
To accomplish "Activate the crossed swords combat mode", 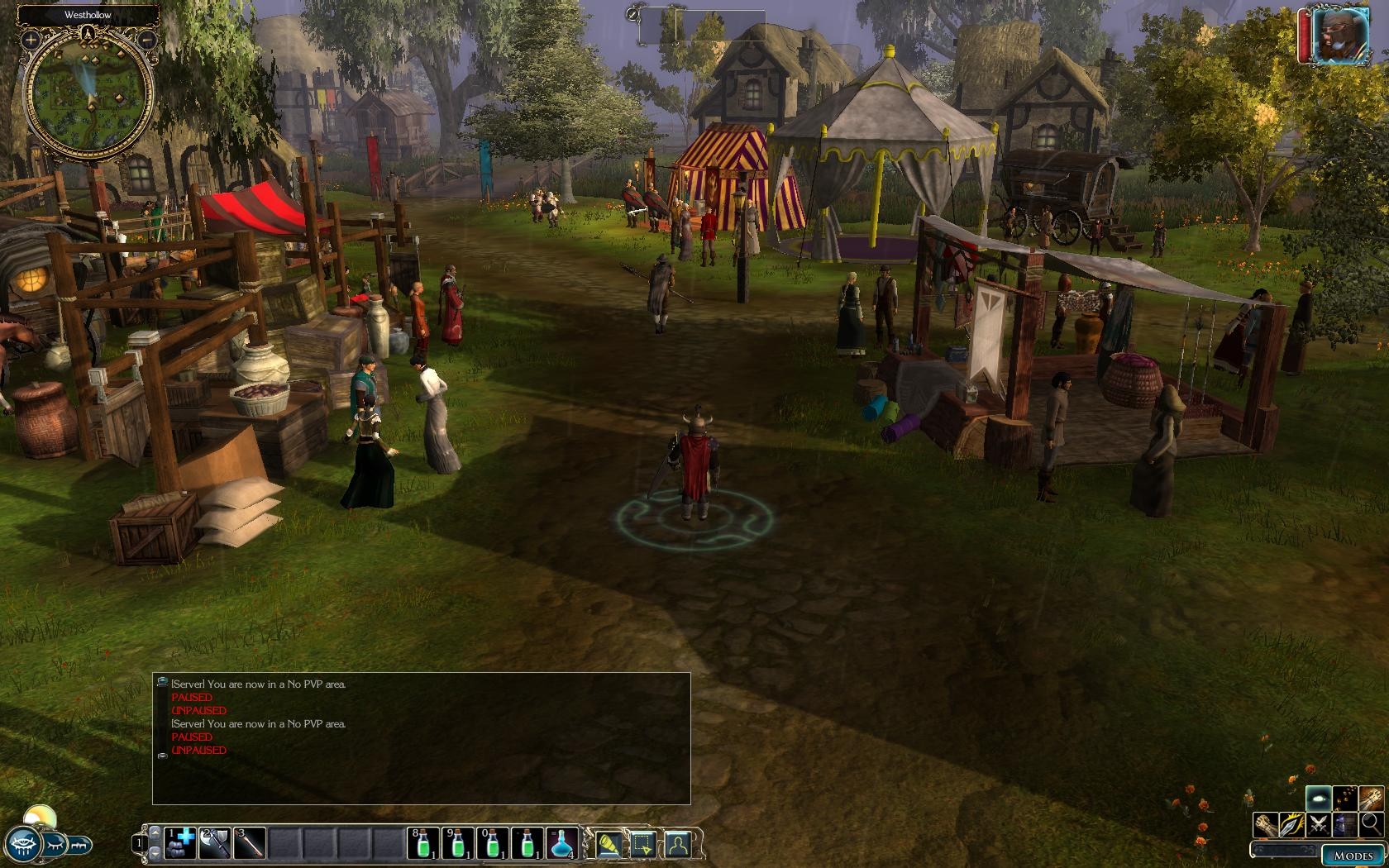I will tap(1318, 824).
